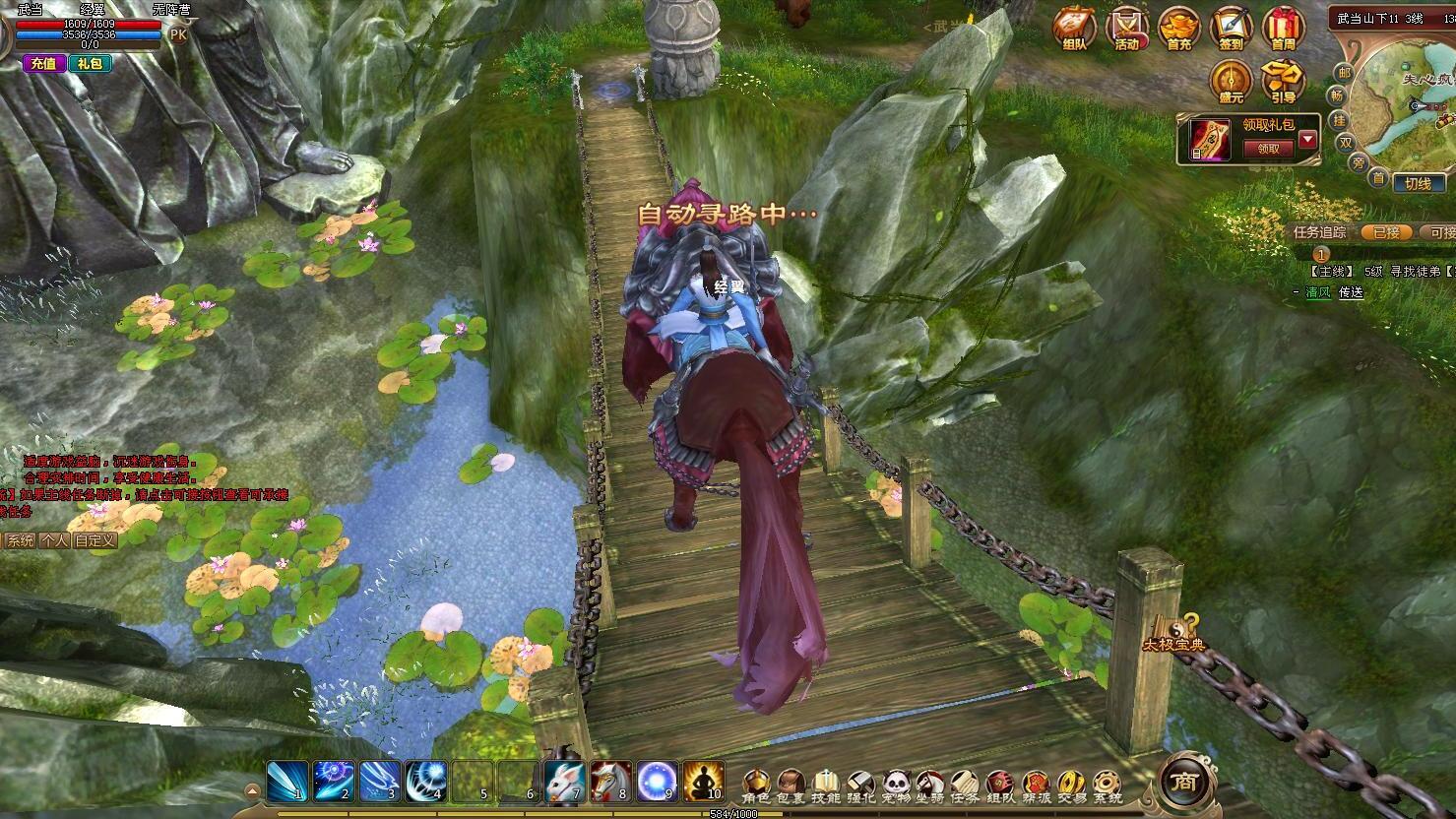Click the 清风 quest tracker link

1317,292
